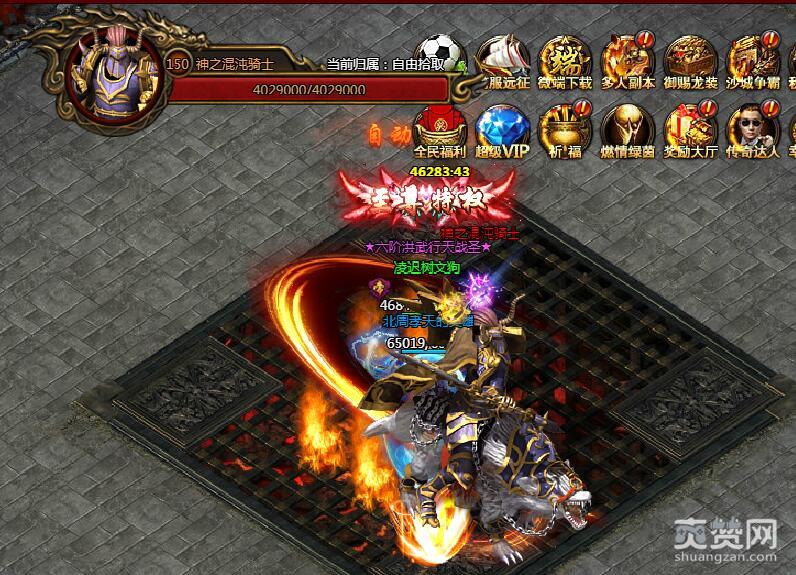The height and width of the screenshot is (575, 796).
Task: Open the 御赐龙装 treasure chest icon
Action: coord(690,60)
